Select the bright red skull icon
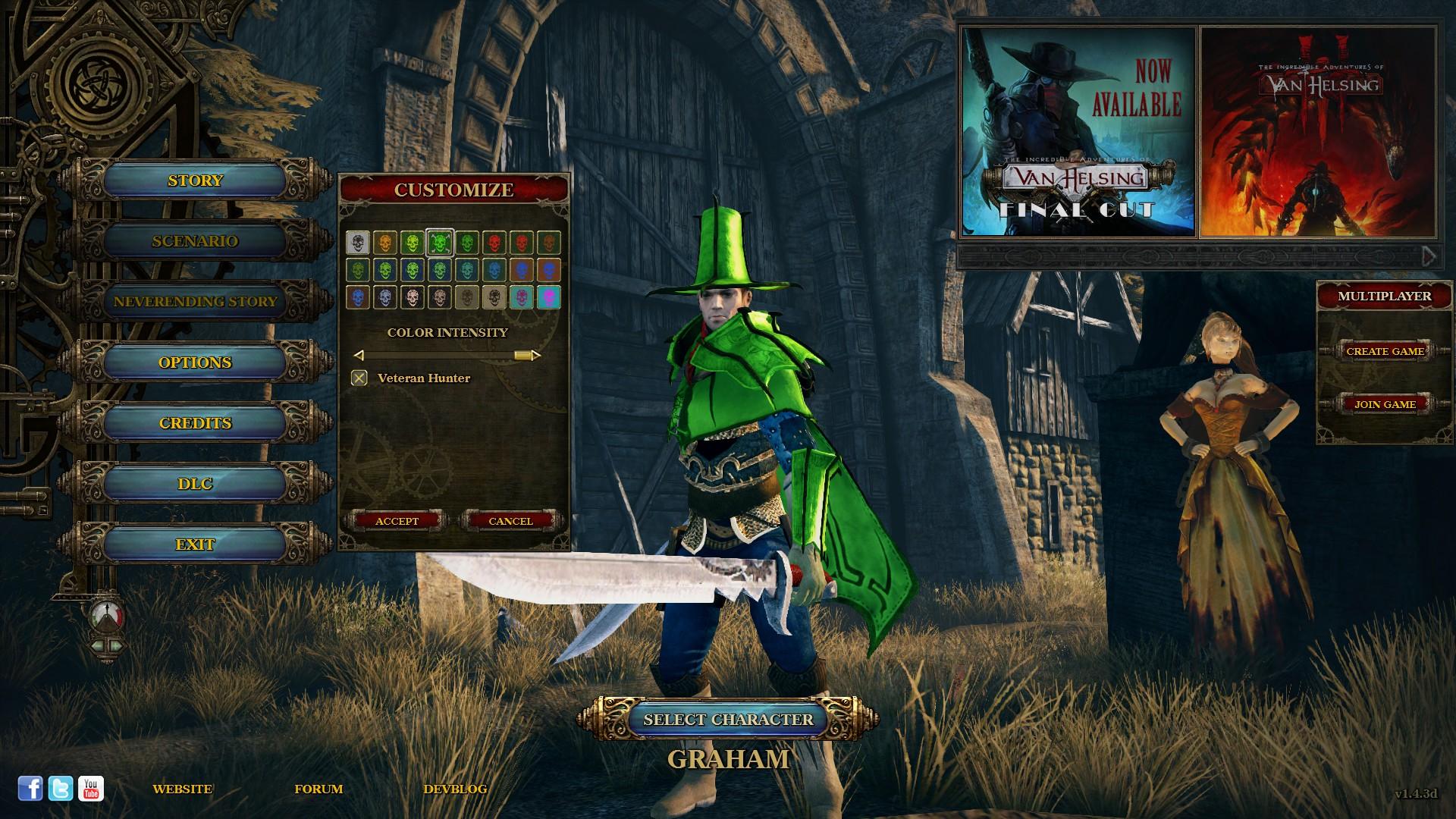Viewport: 1456px width, 819px height. (x=493, y=241)
